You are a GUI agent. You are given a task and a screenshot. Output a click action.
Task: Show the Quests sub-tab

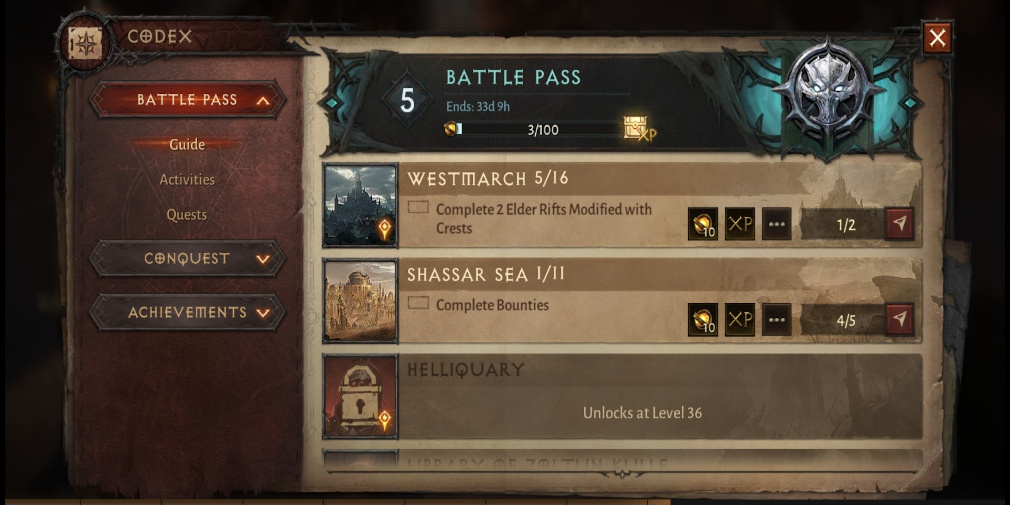click(x=187, y=215)
